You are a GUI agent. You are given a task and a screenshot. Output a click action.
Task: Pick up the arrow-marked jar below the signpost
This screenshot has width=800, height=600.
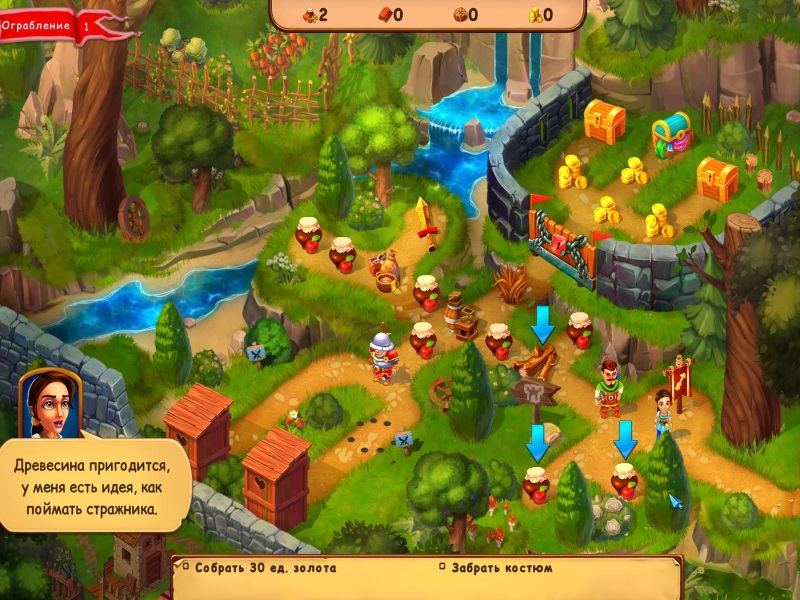537,484
